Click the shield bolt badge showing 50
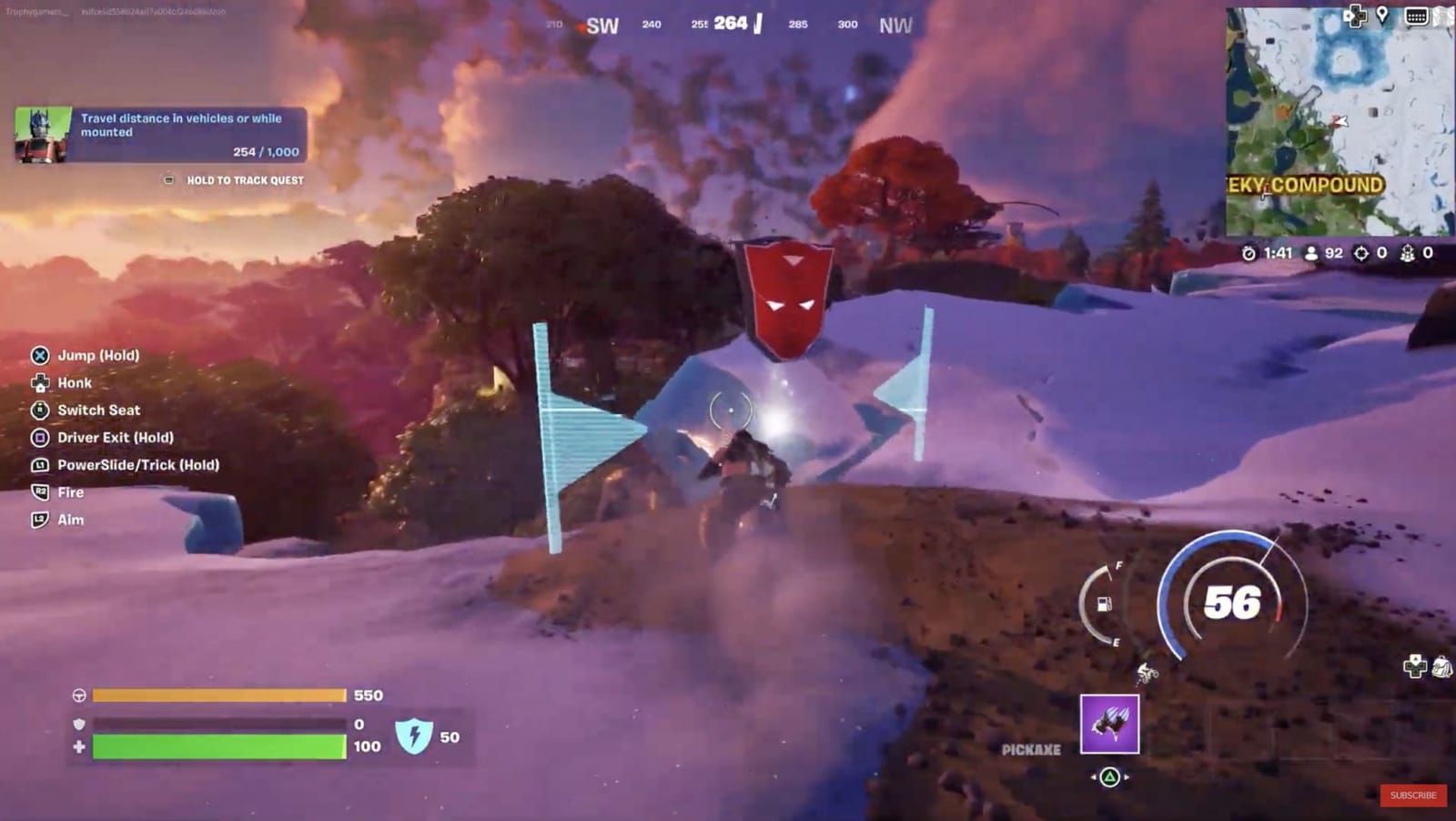This screenshot has height=821, width=1456. 415,737
